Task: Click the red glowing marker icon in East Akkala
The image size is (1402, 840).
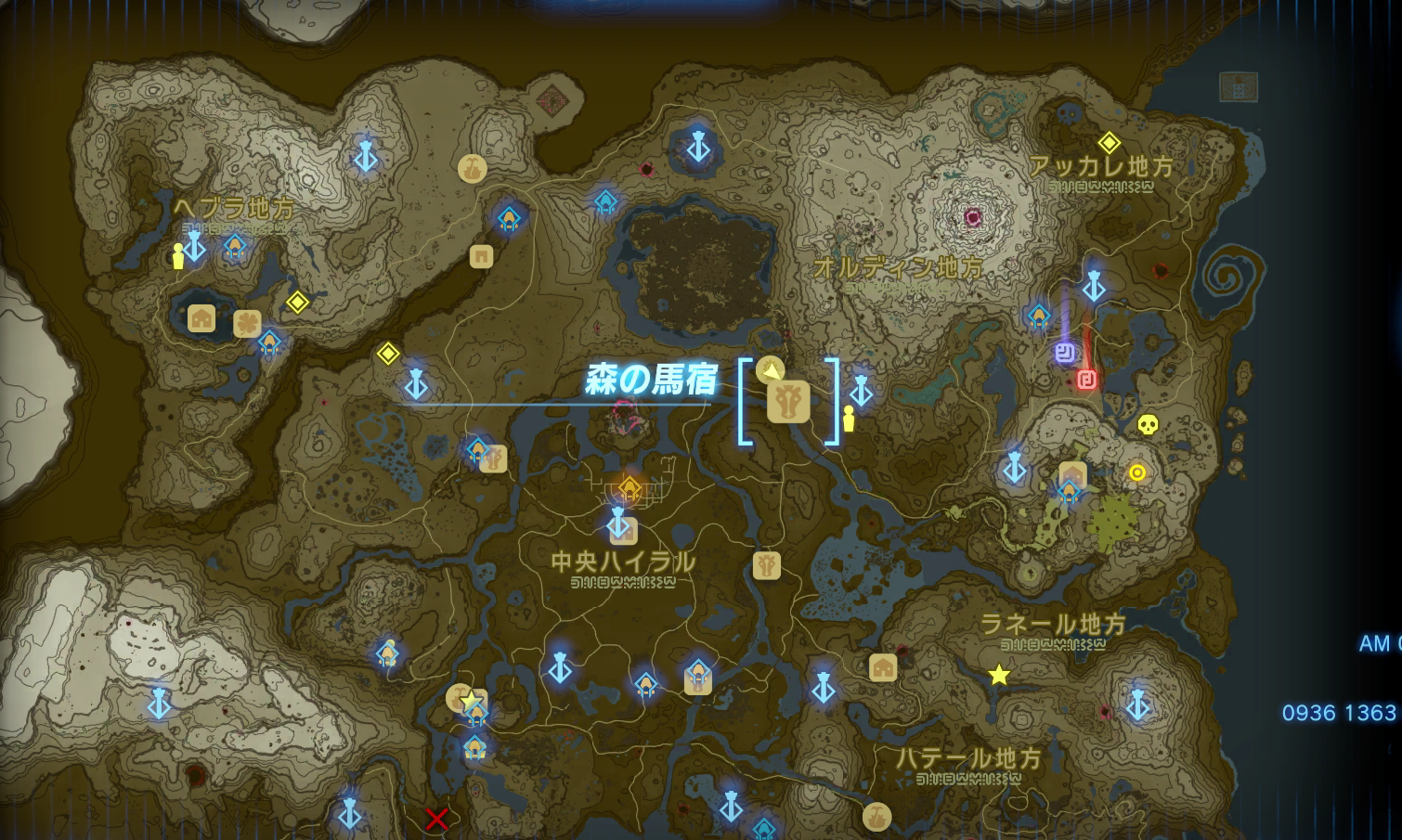Action: [1086, 379]
